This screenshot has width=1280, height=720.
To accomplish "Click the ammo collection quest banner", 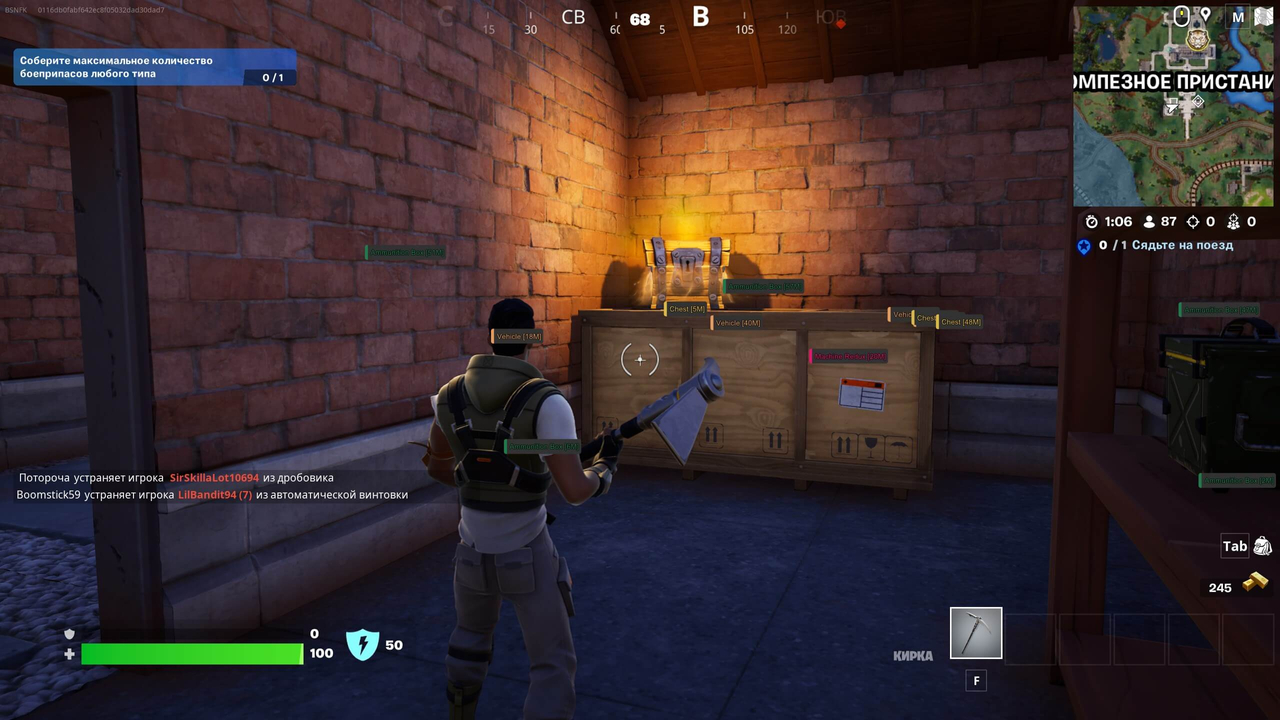I will [x=150, y=67].
